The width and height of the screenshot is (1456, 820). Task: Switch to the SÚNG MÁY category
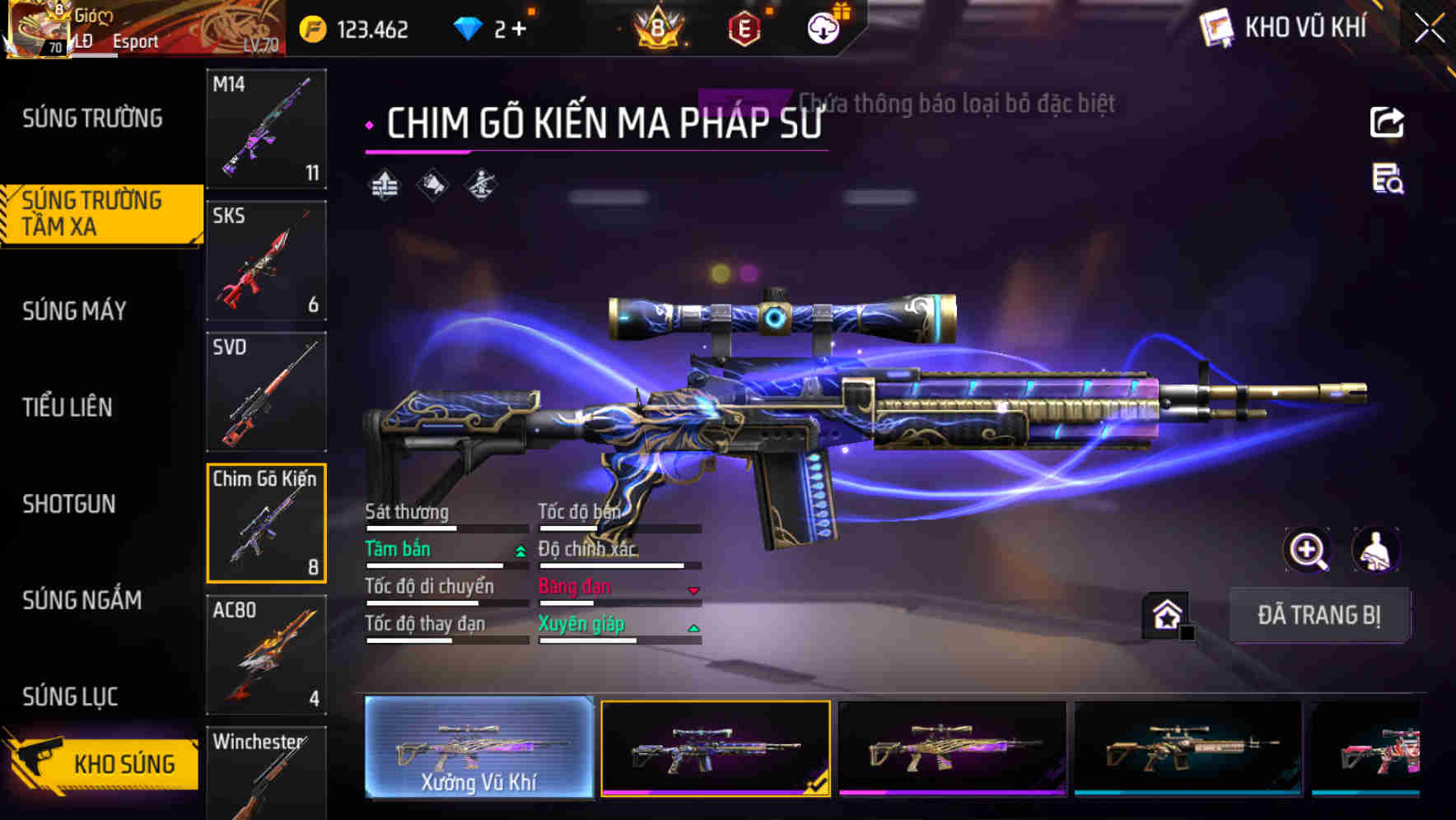[72, 311]
